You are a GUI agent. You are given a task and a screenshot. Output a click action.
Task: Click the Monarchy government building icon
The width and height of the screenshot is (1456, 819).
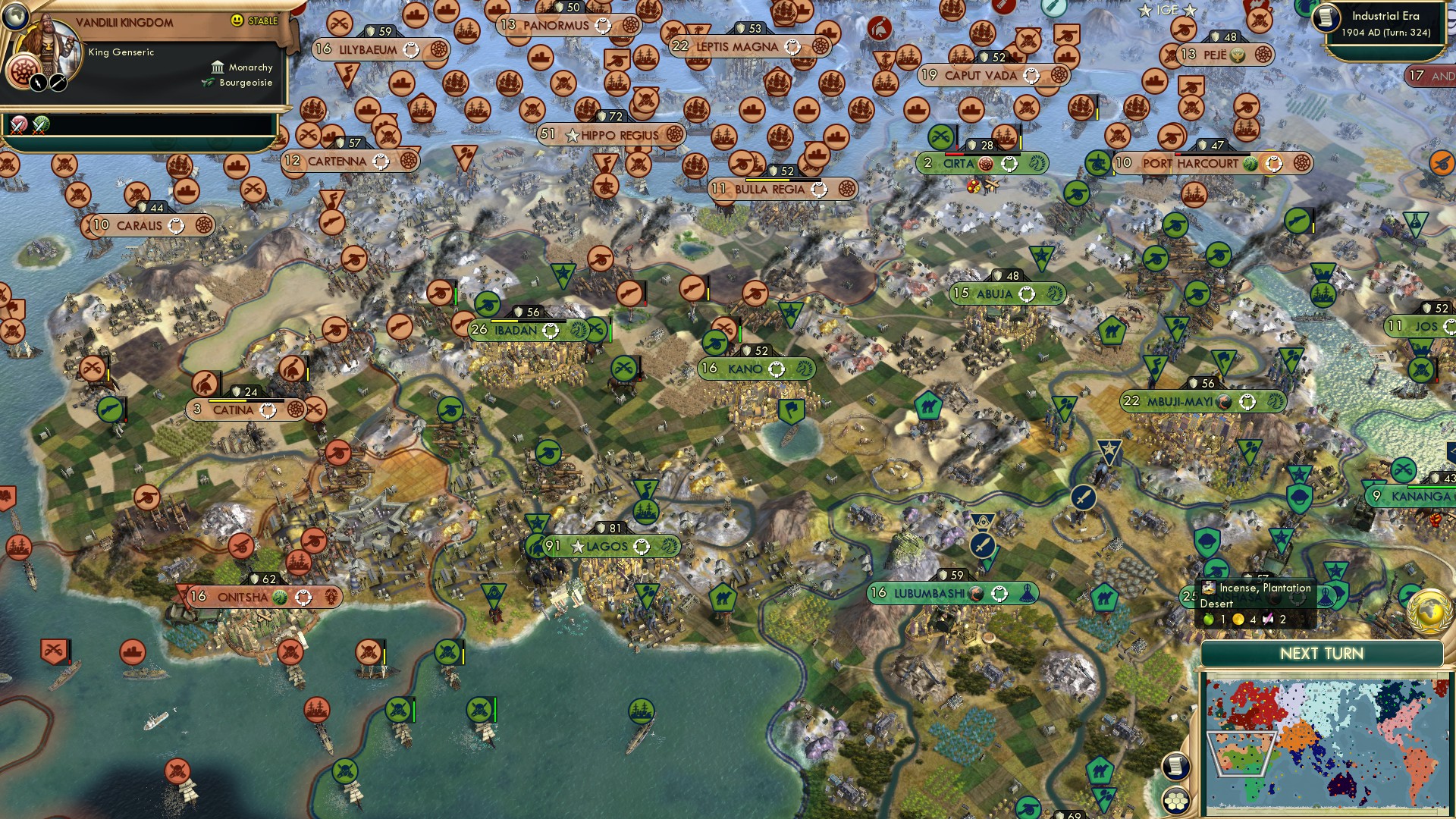(216, 68)
